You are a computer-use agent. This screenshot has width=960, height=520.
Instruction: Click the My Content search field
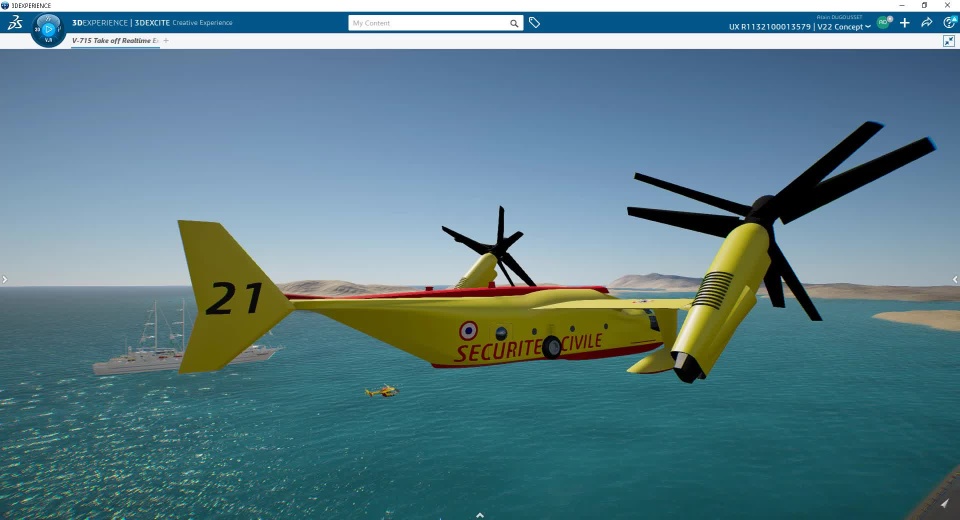[428, 23]
